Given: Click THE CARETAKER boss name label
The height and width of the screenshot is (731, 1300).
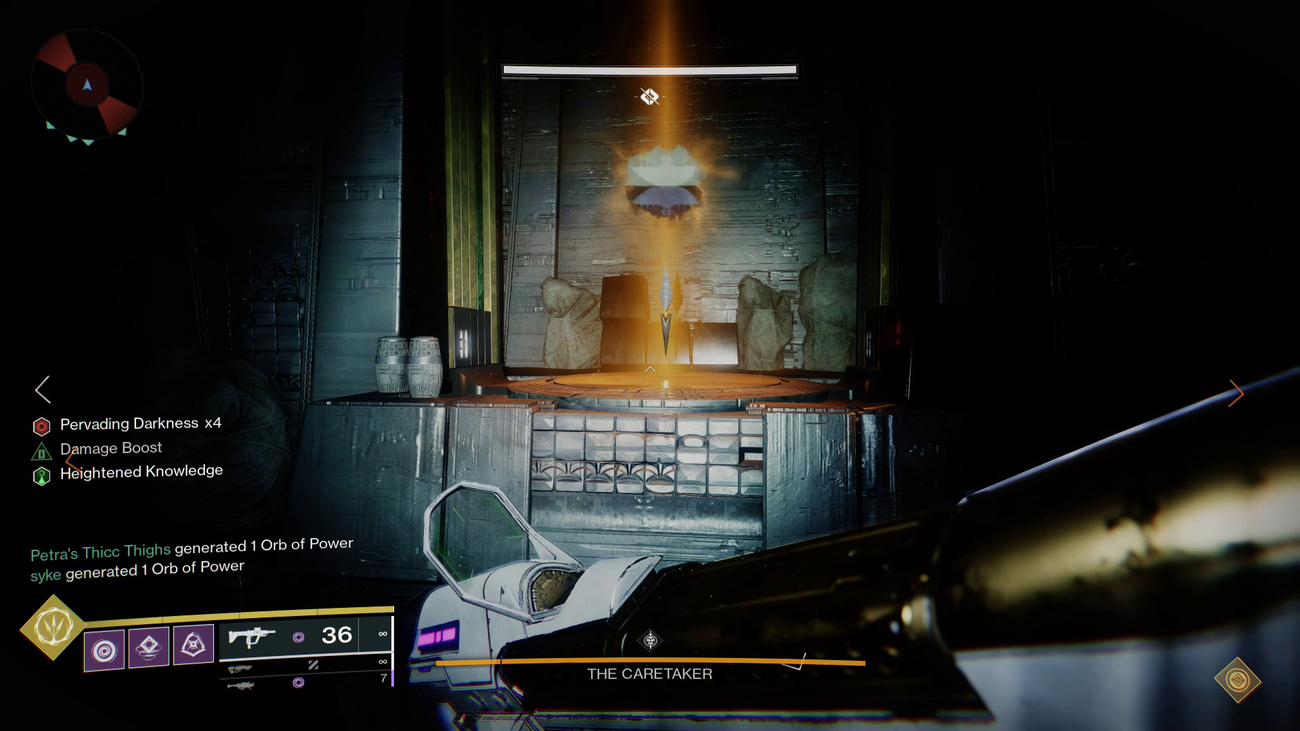Looking at the screenshot, I should [650, 674].
